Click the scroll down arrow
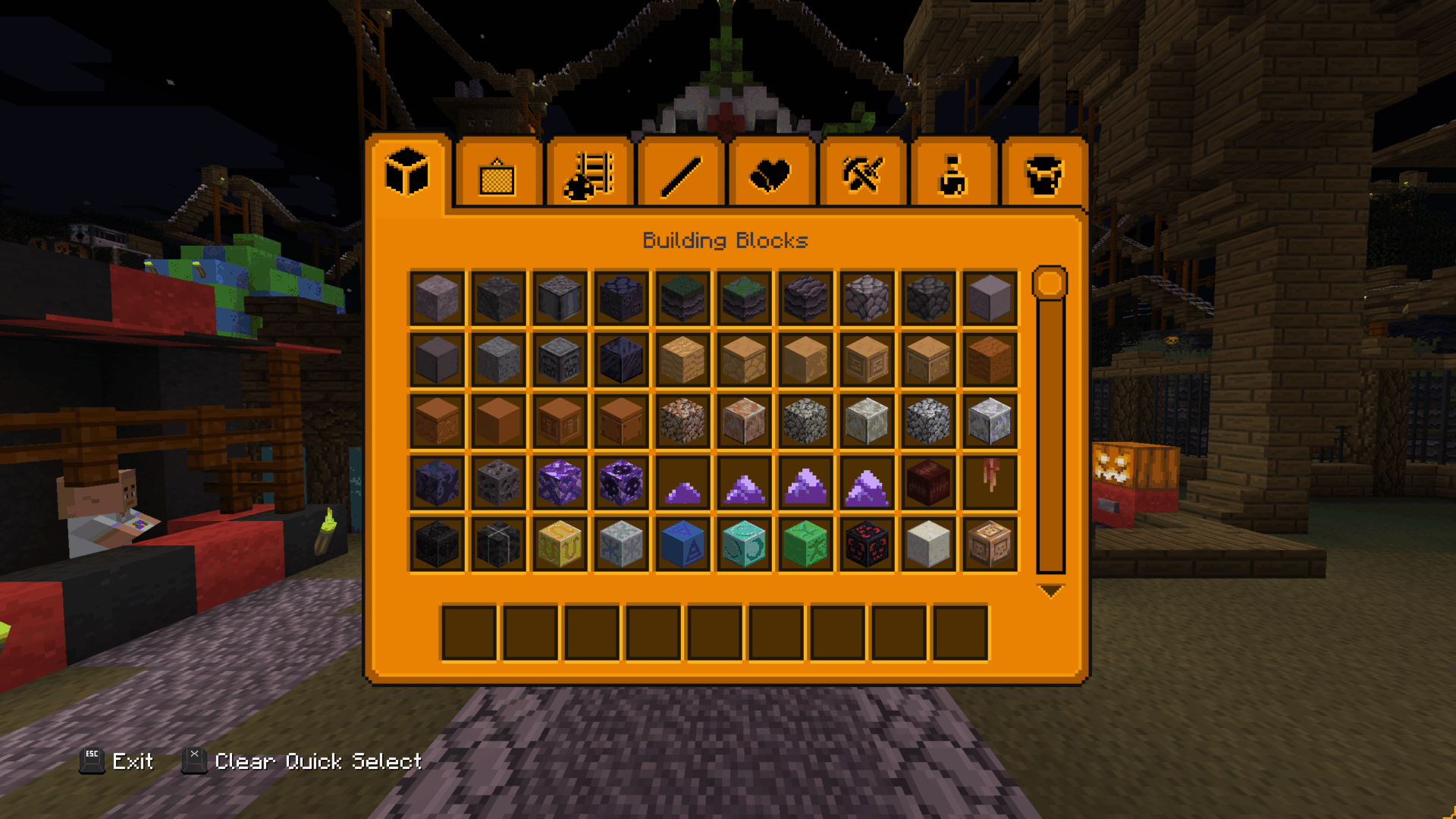The image size is (1456, 819). (1050, 591)
